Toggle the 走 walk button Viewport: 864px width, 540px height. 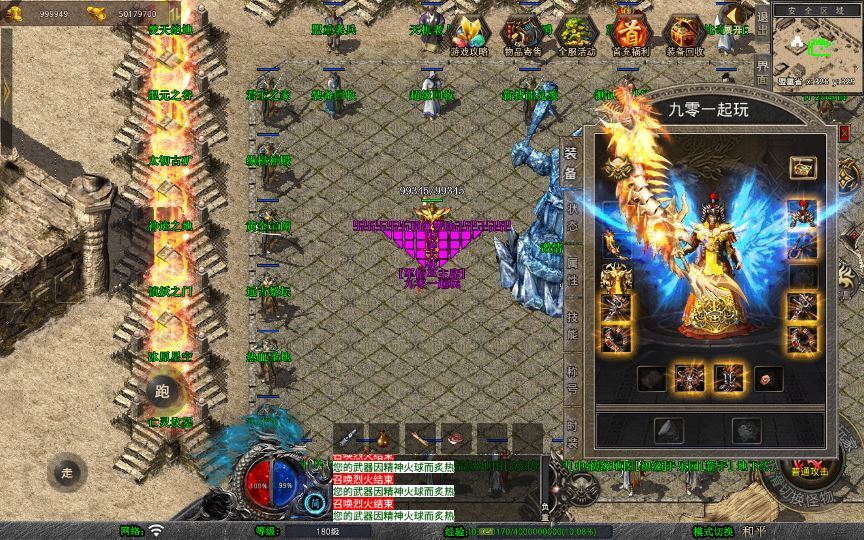click(66, 471)
